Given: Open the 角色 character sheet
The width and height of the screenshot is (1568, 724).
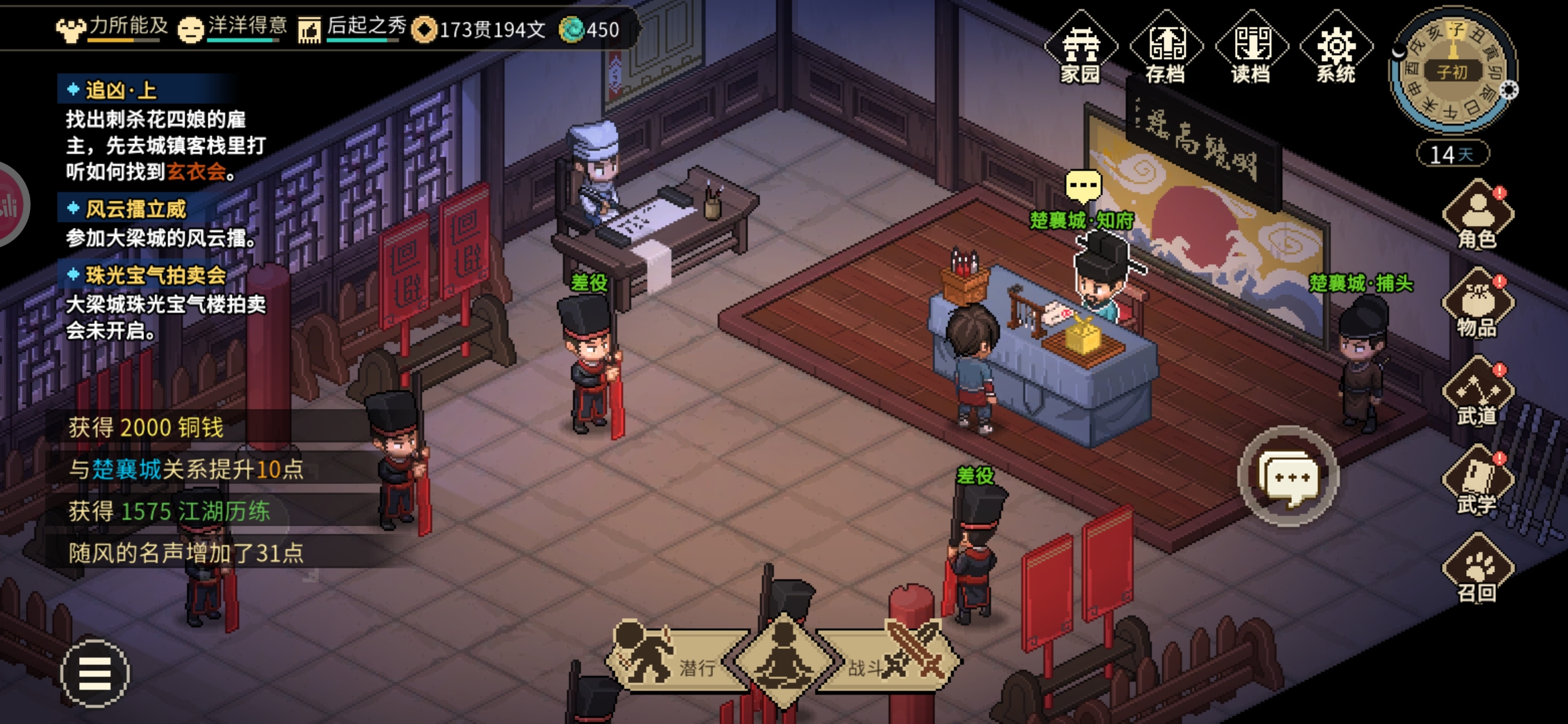Looking at the screenshot, I should click(x=1478, y=216).
